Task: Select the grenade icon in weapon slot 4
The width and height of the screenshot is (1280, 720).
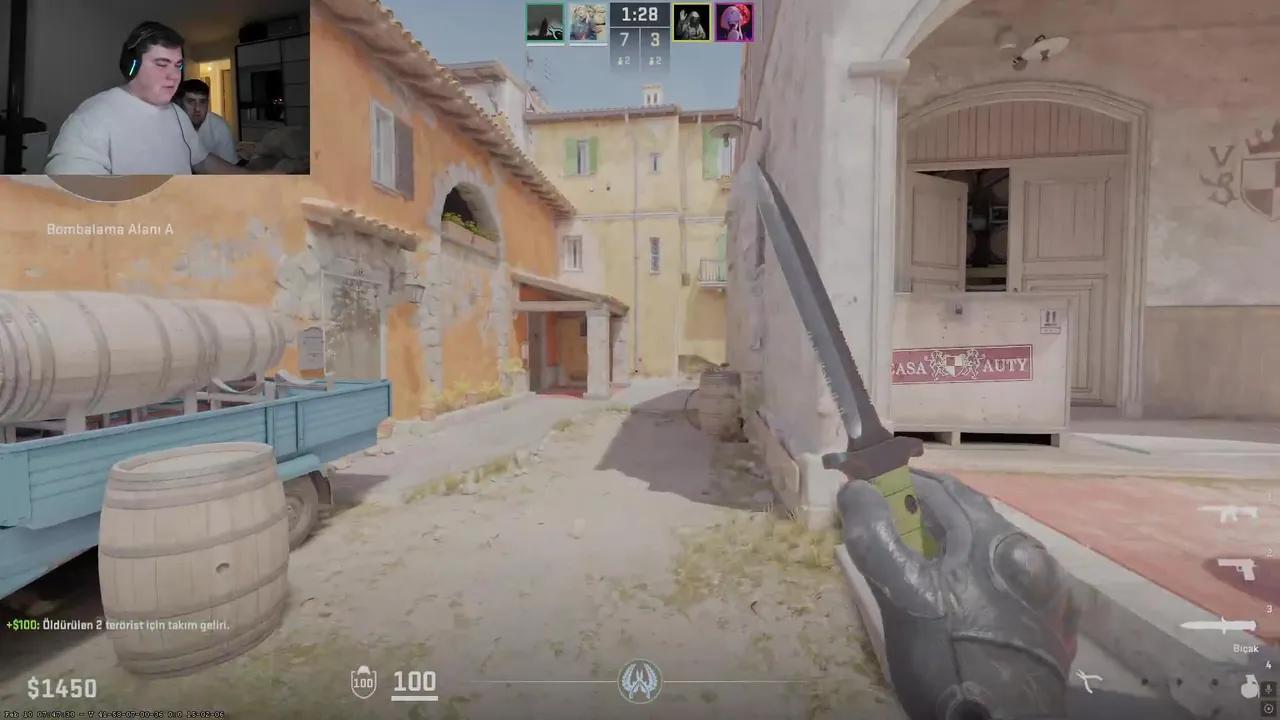Action: [x=1250, y=688]
